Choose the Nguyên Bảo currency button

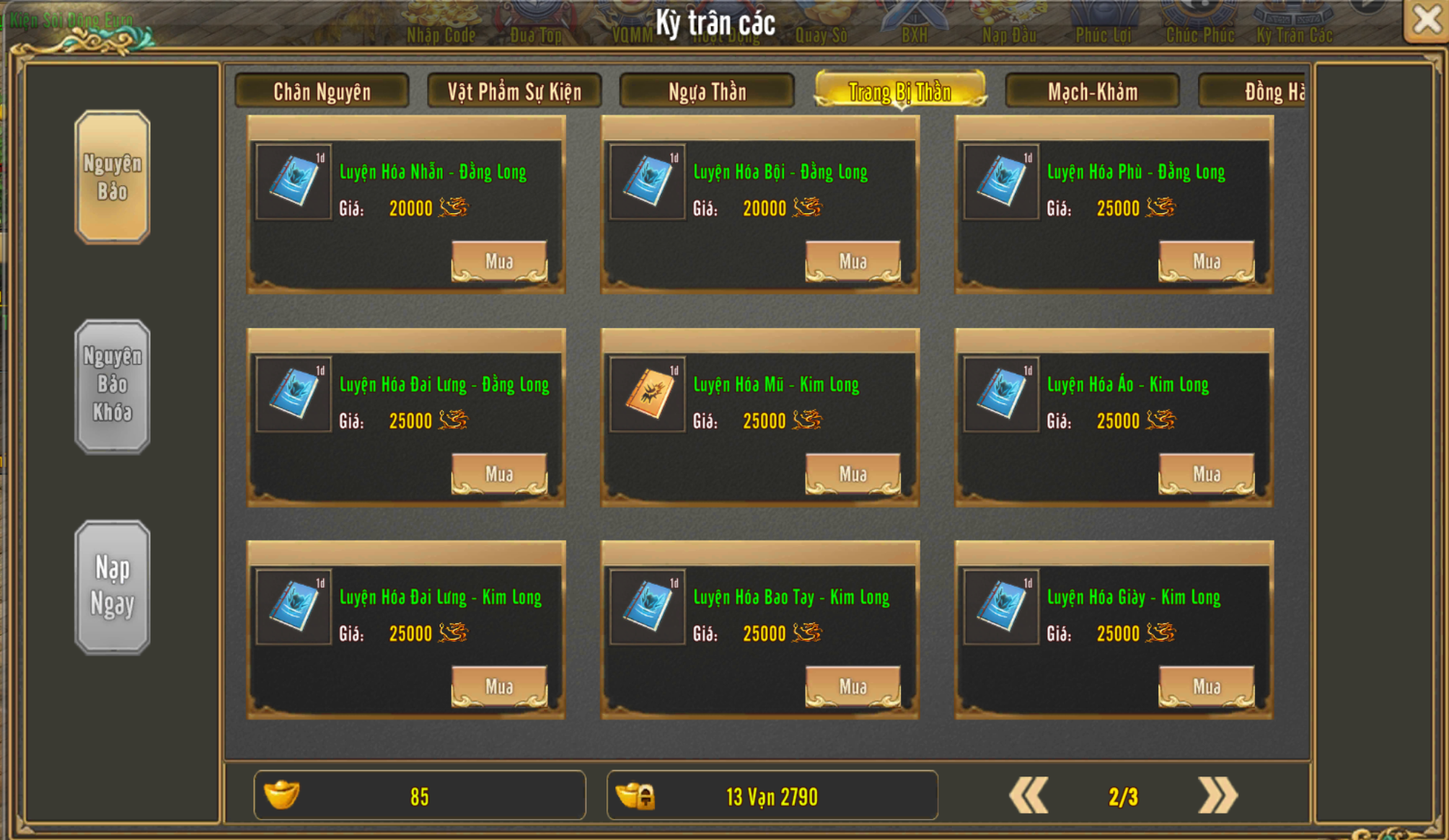[x=113, y=177]
